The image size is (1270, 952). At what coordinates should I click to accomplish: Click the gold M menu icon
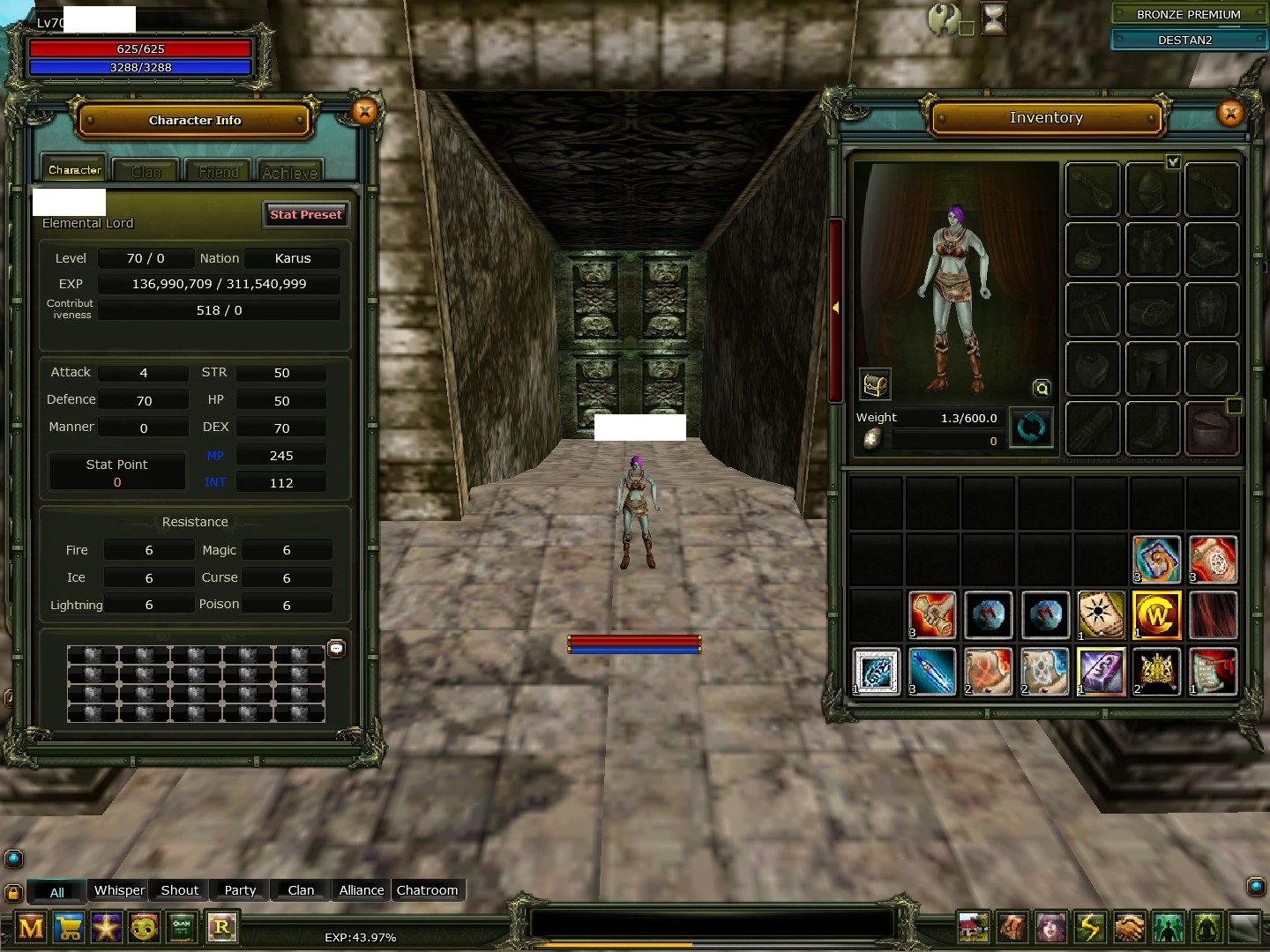[x=31, y=927]
